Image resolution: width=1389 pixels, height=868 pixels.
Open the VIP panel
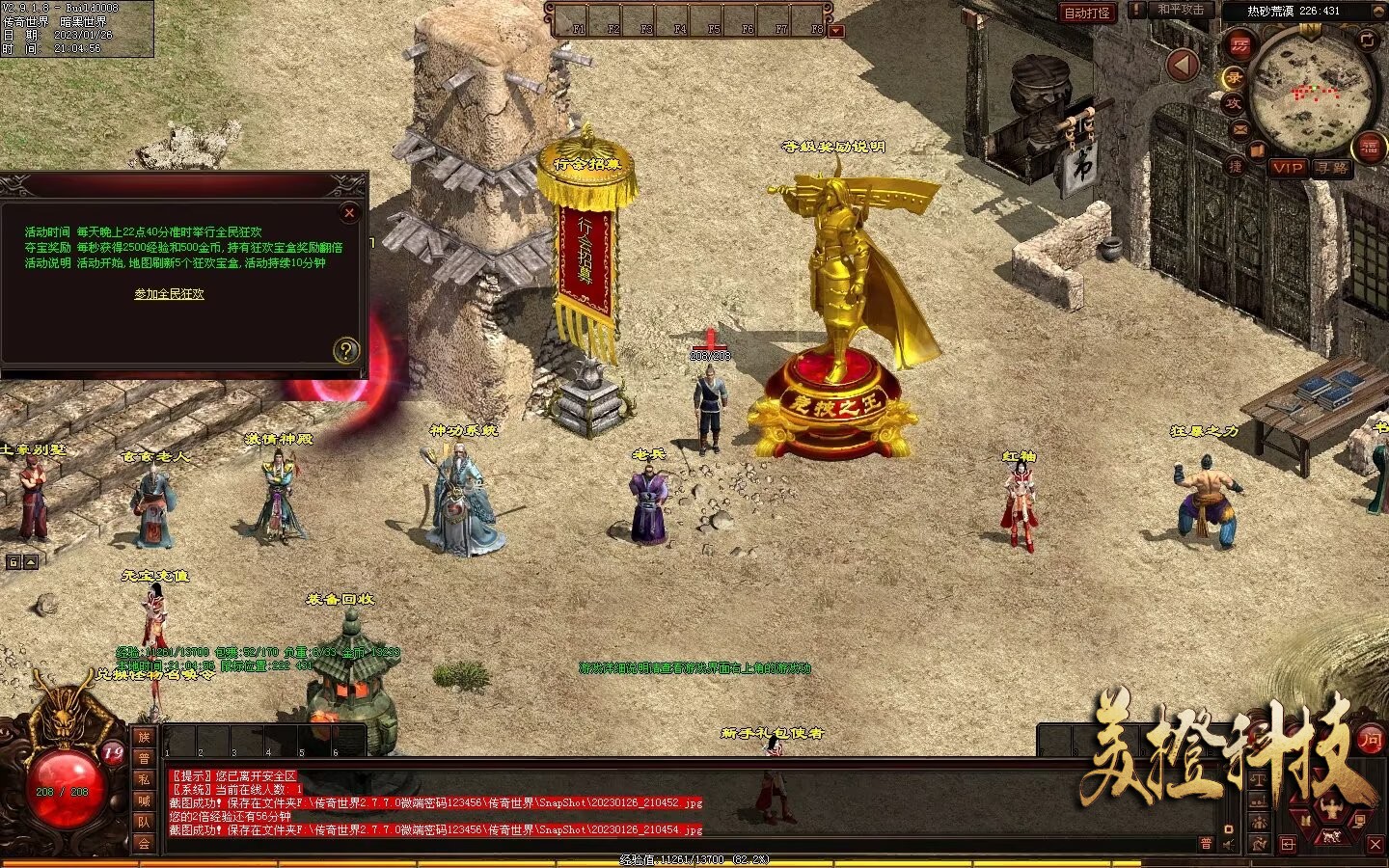point(1288,167)
